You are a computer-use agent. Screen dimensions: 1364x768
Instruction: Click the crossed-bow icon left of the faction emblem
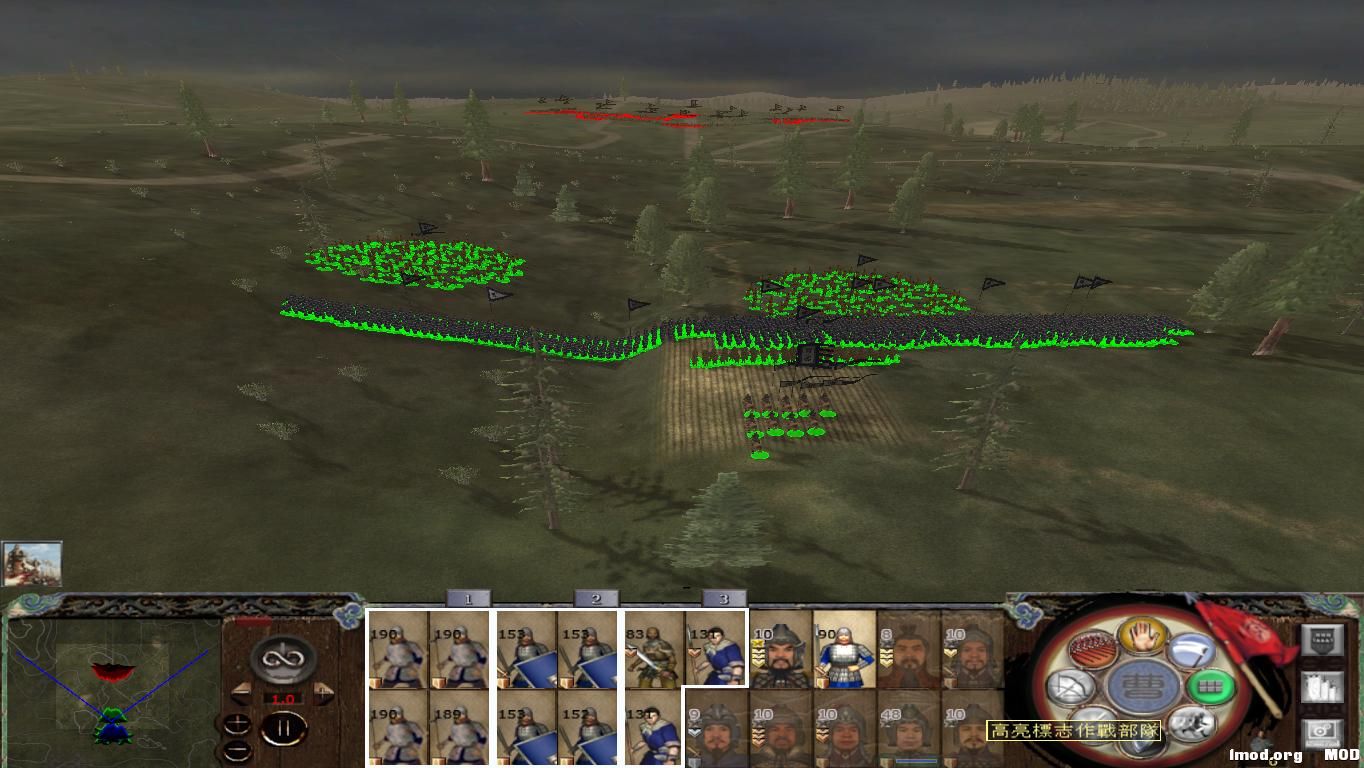click(1070, 687)
